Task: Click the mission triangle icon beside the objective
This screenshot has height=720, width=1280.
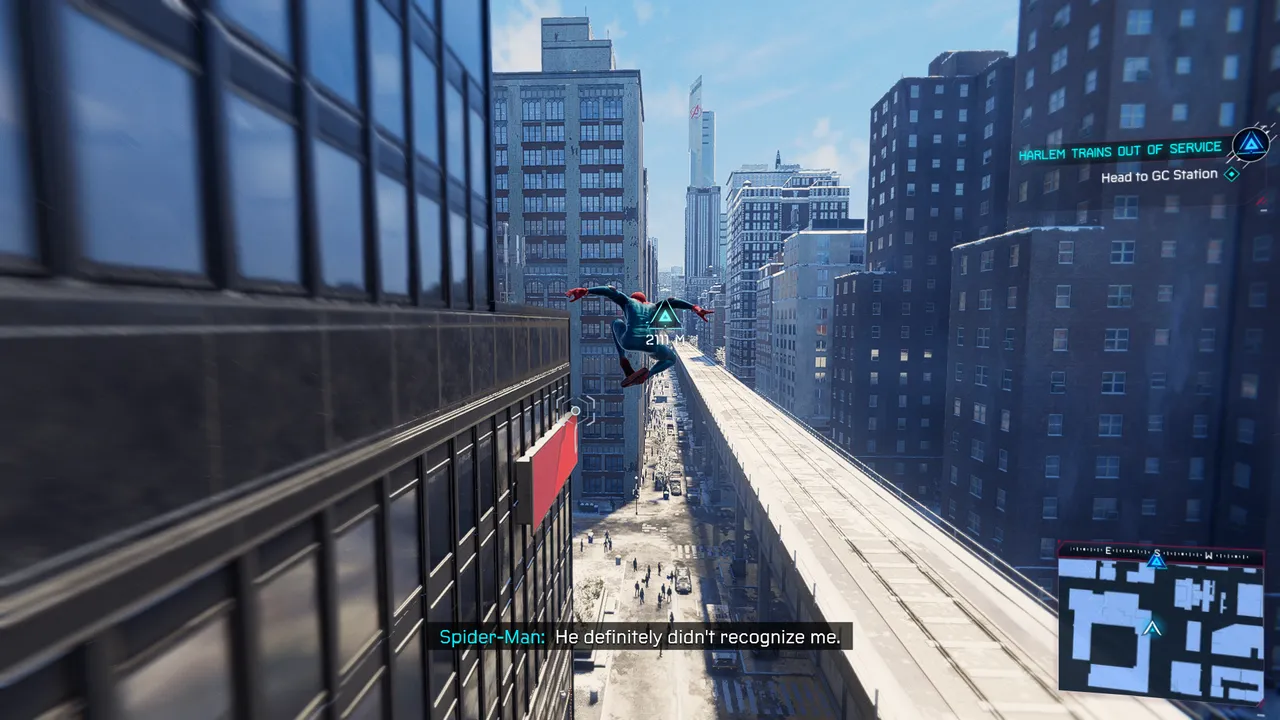Action: pyautogui.click(x=1250, y=145)
